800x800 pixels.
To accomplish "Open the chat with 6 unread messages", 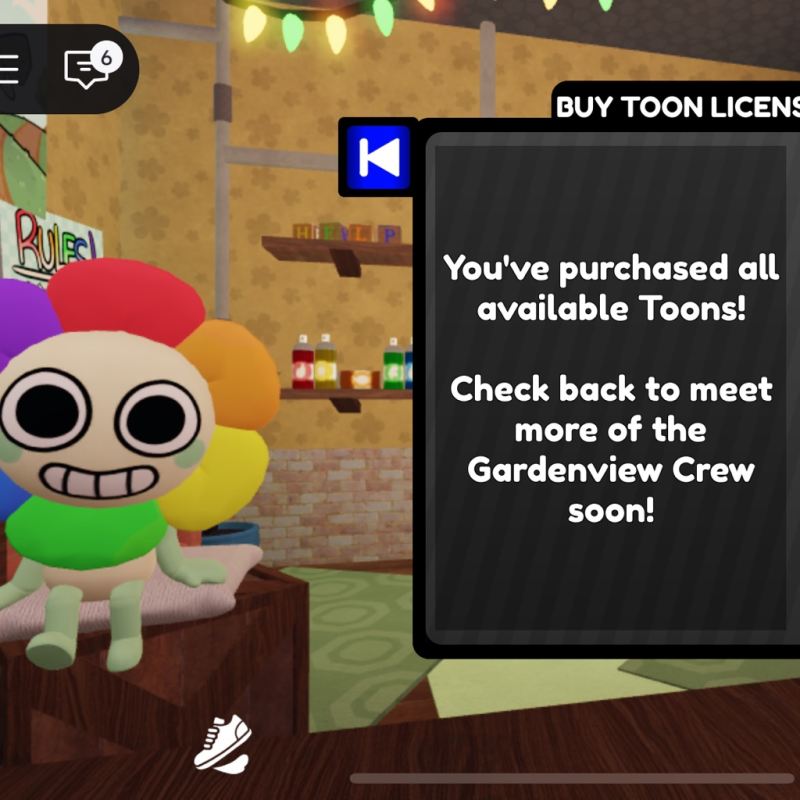I will (88, 68).
